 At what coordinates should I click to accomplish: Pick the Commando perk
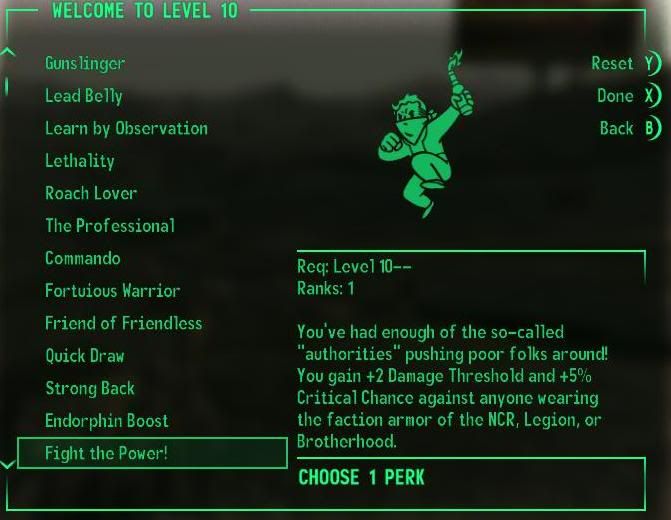click(83, 258)
